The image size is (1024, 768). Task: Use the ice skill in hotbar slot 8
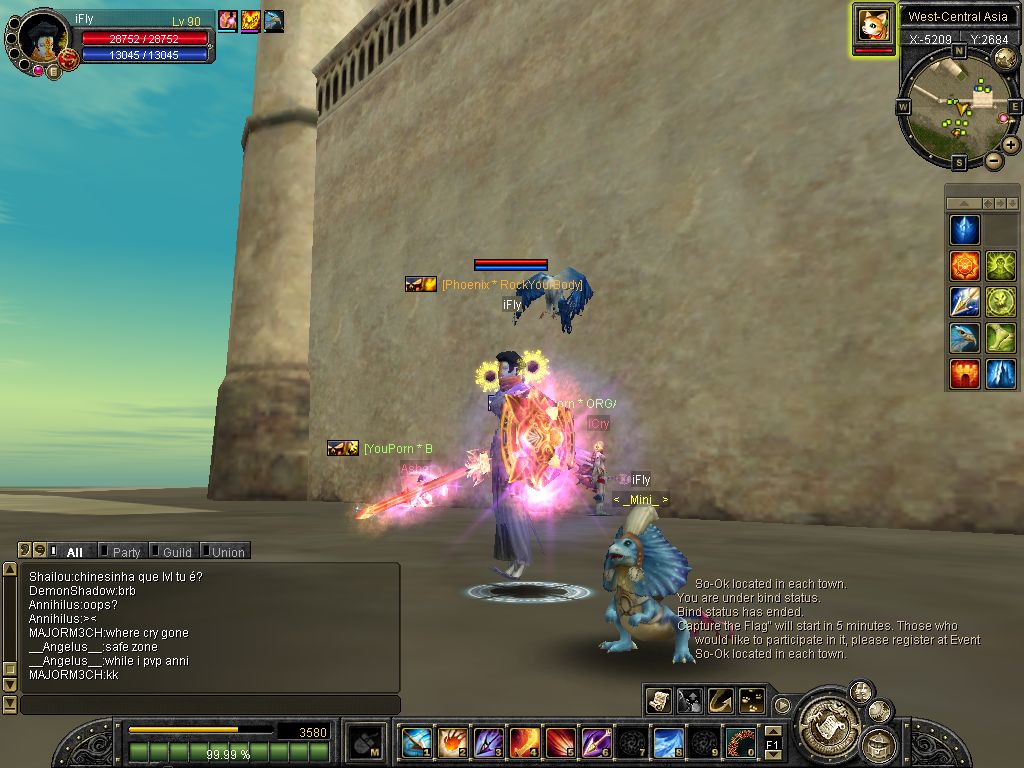click(668, 742)
